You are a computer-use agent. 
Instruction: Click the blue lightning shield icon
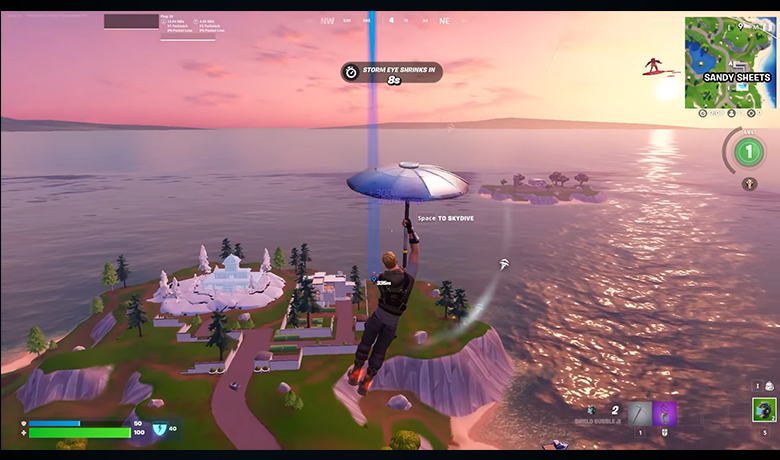pos(160,429)
